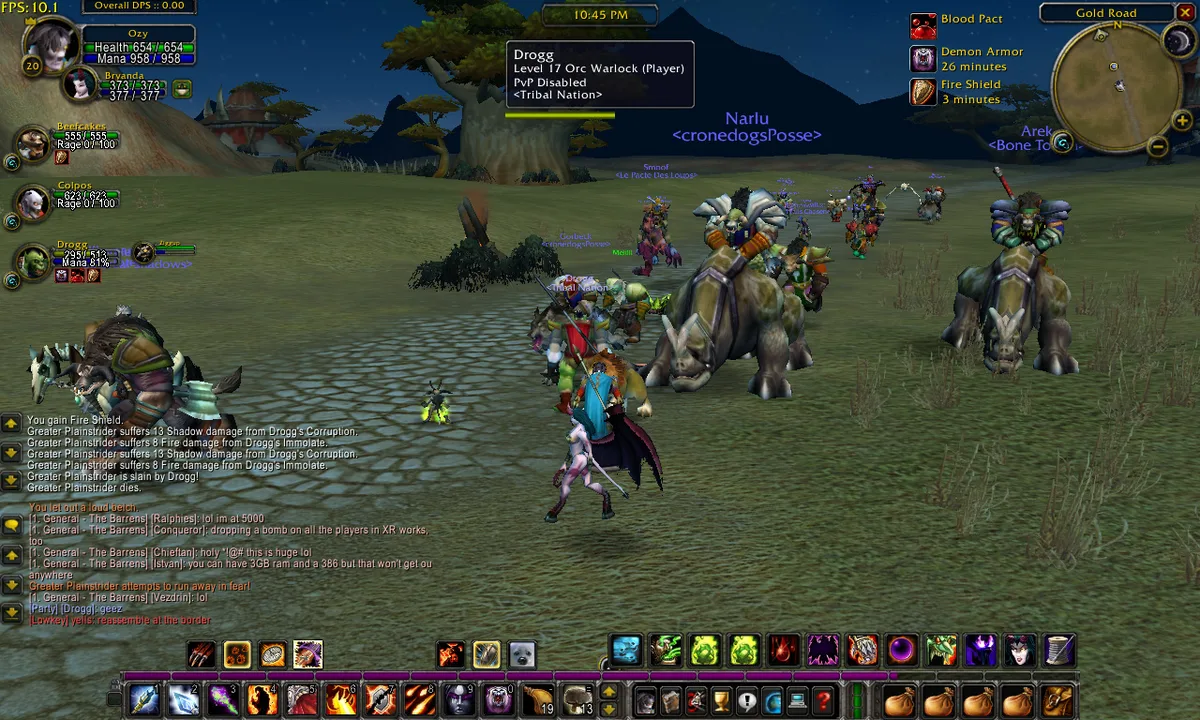Select party member Drogg's portrait
The image size is (1200, 720).
tap(33, 262)
